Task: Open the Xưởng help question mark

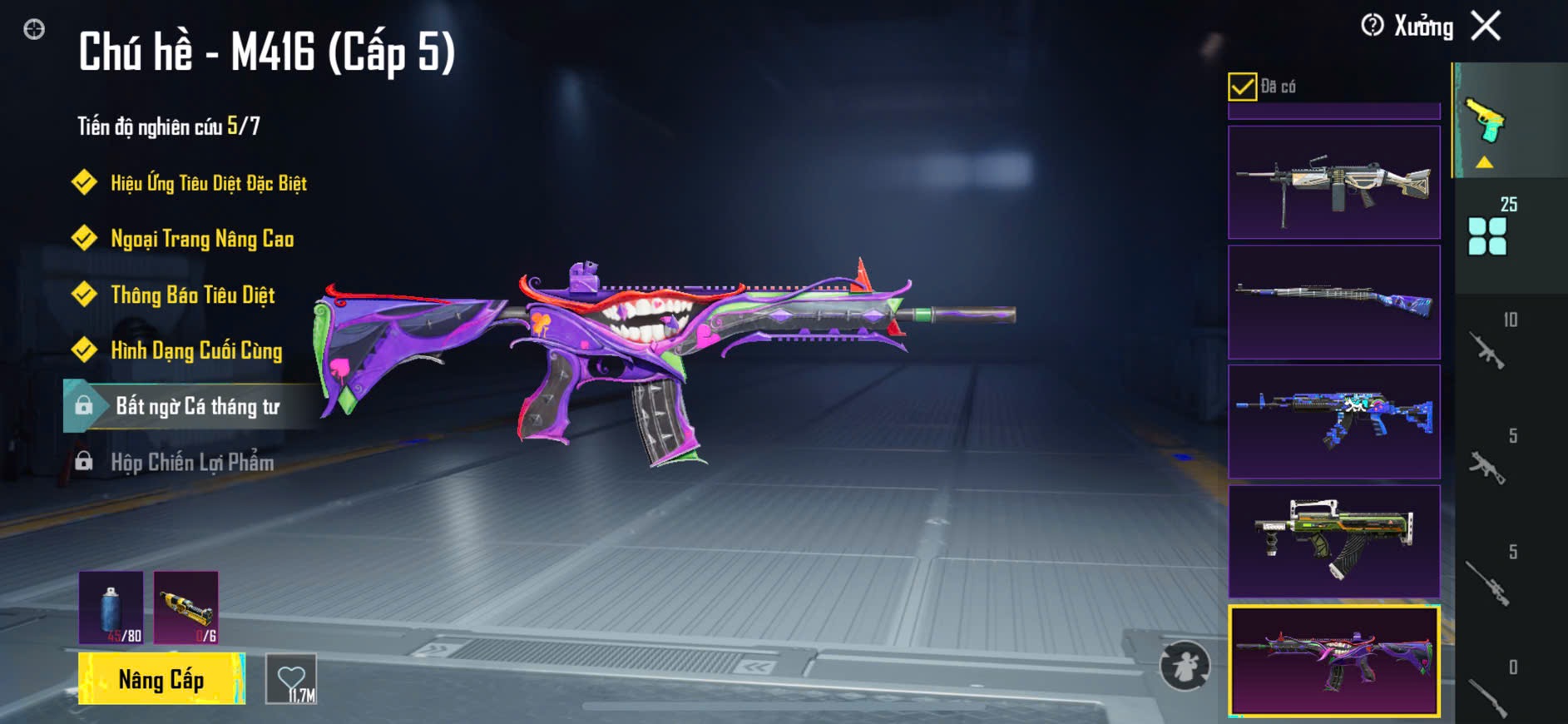Action: [1372, 26]
